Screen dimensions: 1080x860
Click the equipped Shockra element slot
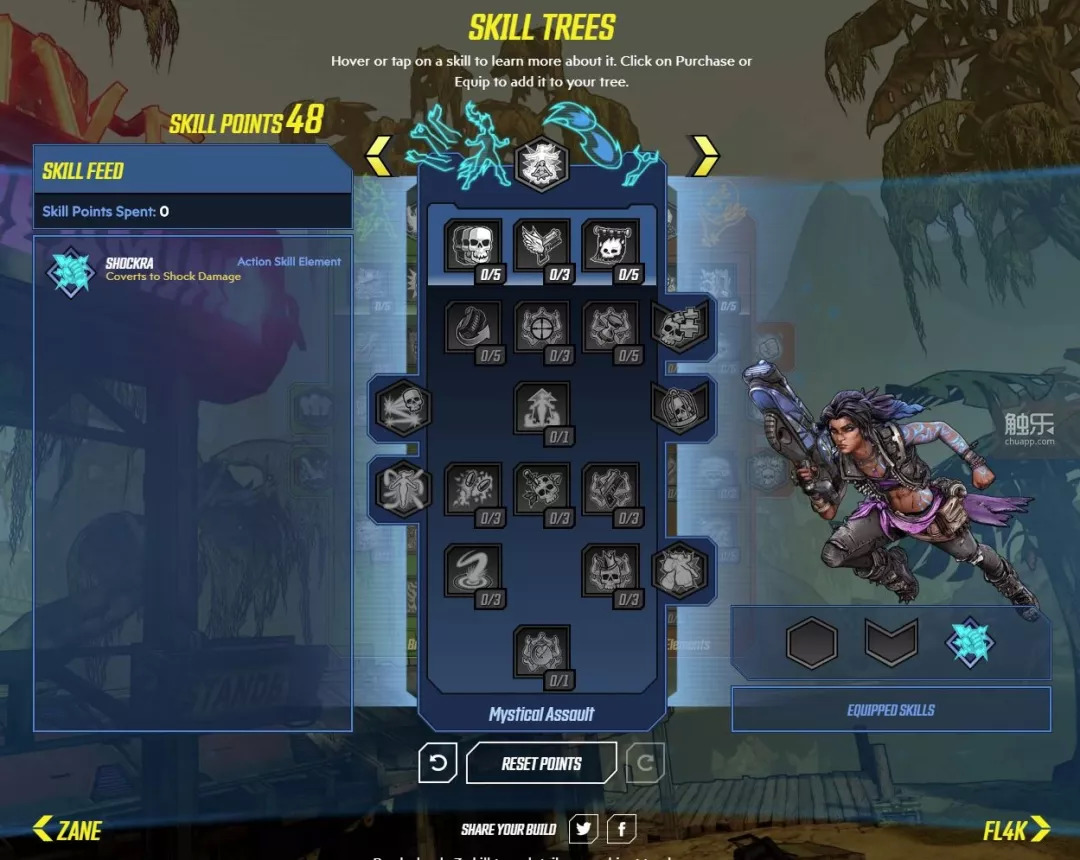[x=970, y=642]
